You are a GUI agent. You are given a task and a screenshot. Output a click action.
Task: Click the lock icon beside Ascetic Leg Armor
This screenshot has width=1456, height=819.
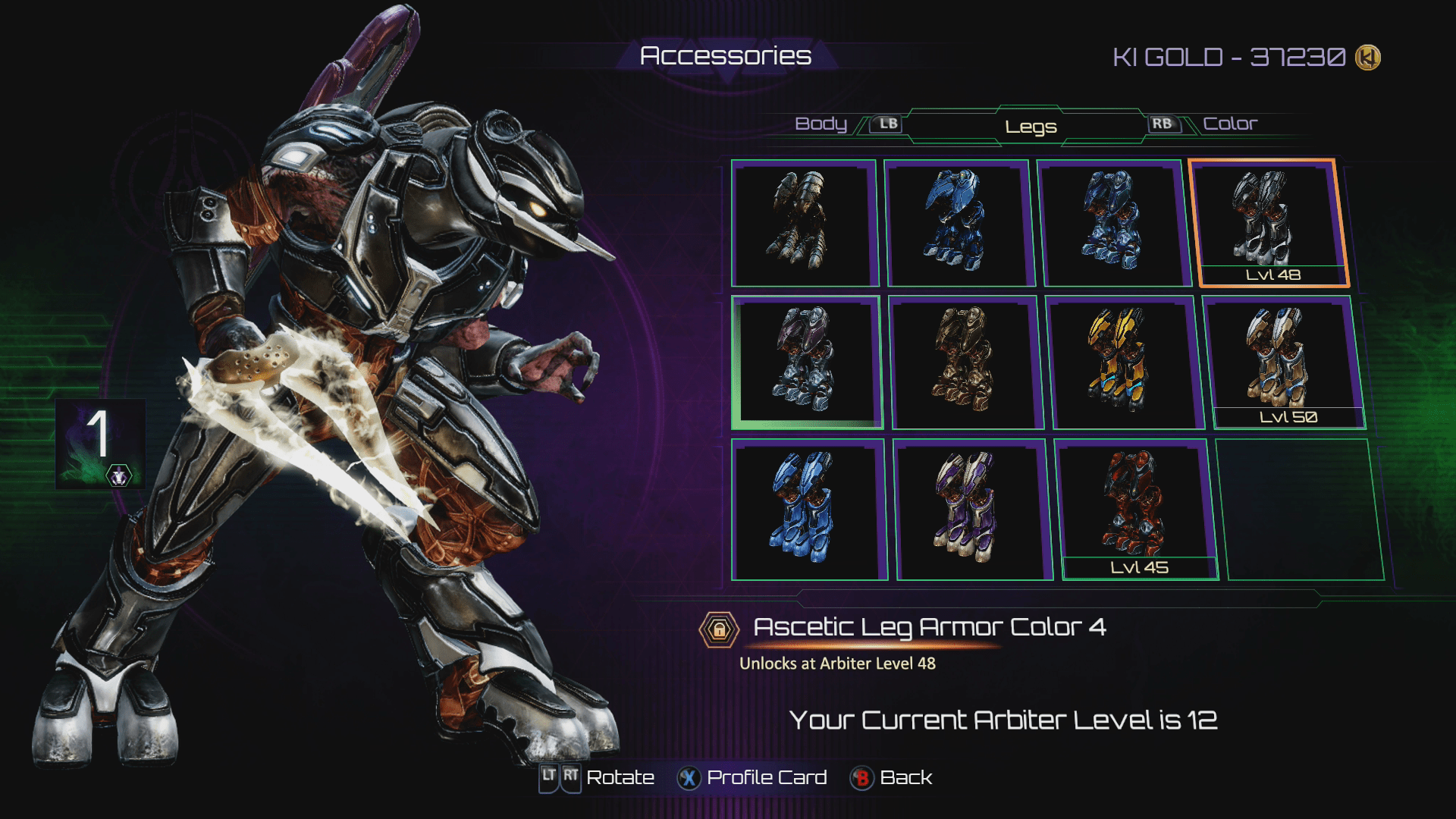click(x=718, y=629)
